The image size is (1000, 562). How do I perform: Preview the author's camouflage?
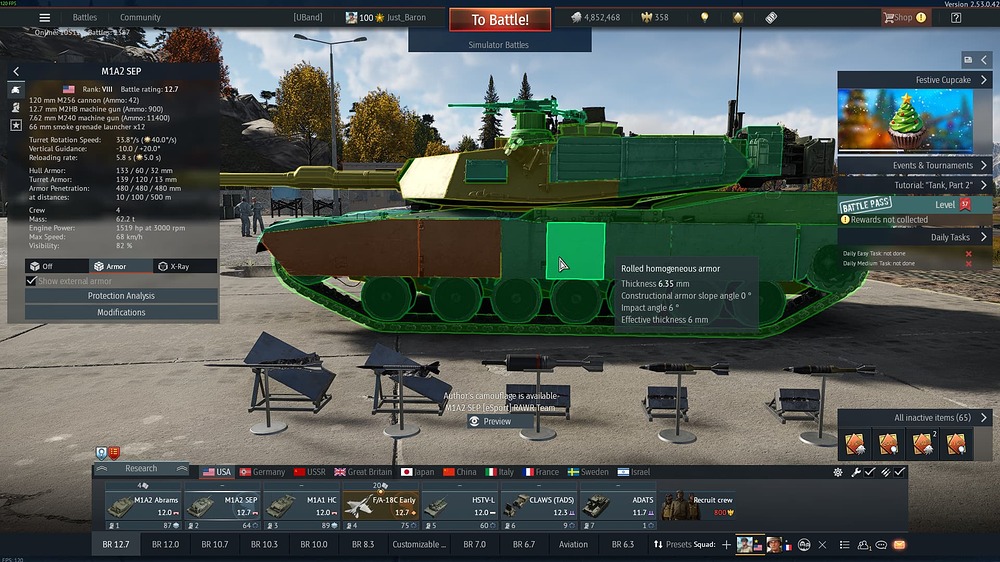click(x=490, y=422)
